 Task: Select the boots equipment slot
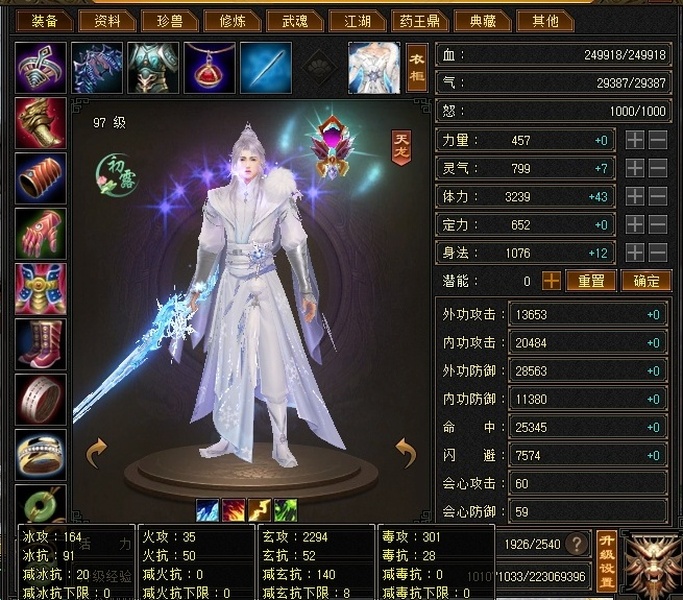click(41, 344)
